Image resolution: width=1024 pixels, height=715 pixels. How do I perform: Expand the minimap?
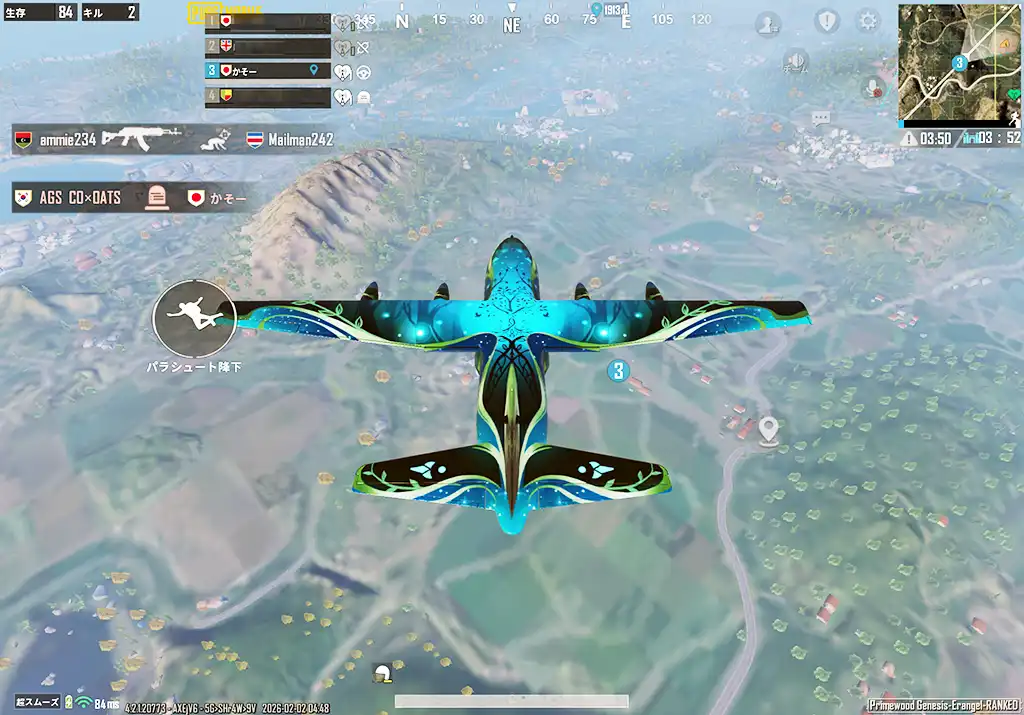958,62
